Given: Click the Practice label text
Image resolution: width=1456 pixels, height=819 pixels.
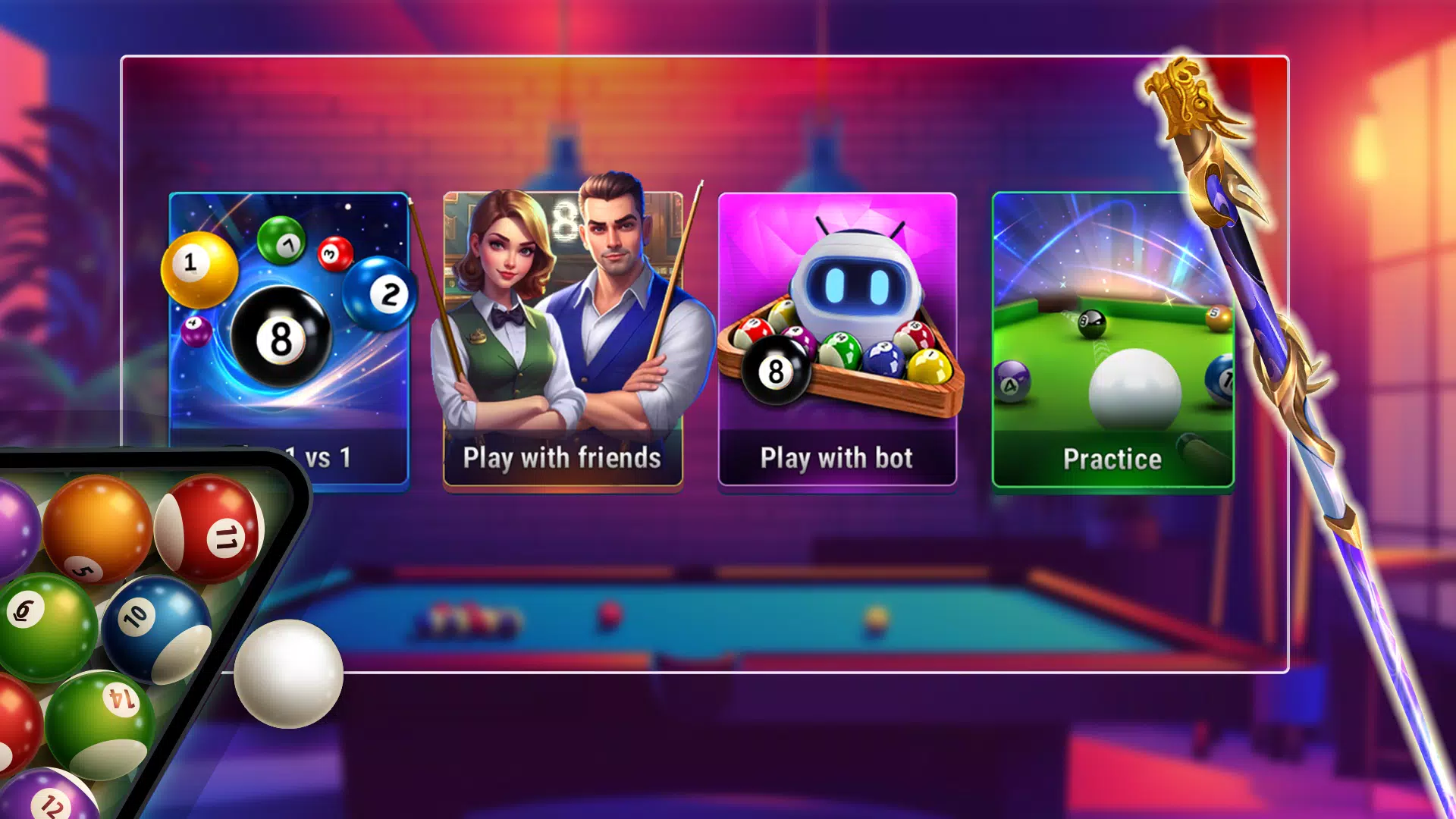Looking at the screenshot, I should coord(1112,459).
